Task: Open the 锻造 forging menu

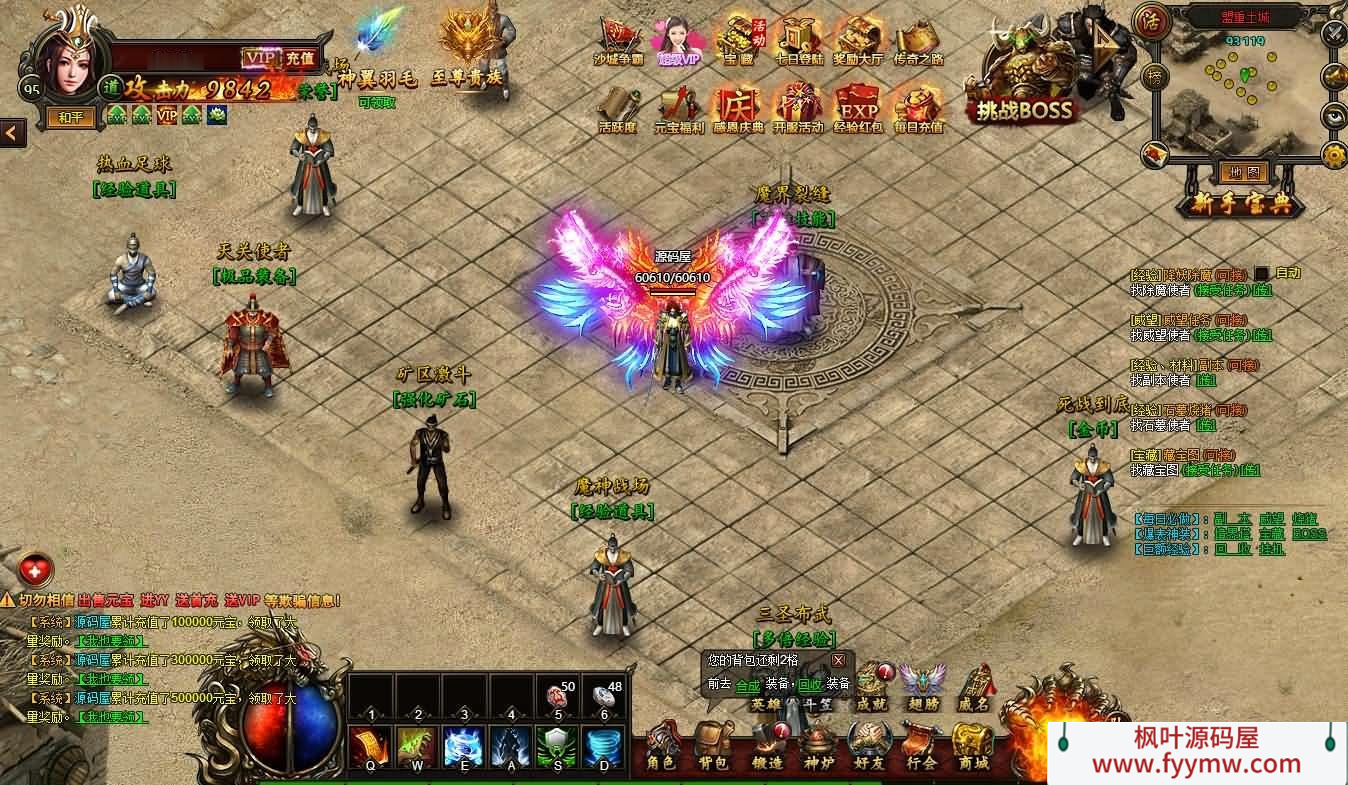Action: [x=767, y=746]
